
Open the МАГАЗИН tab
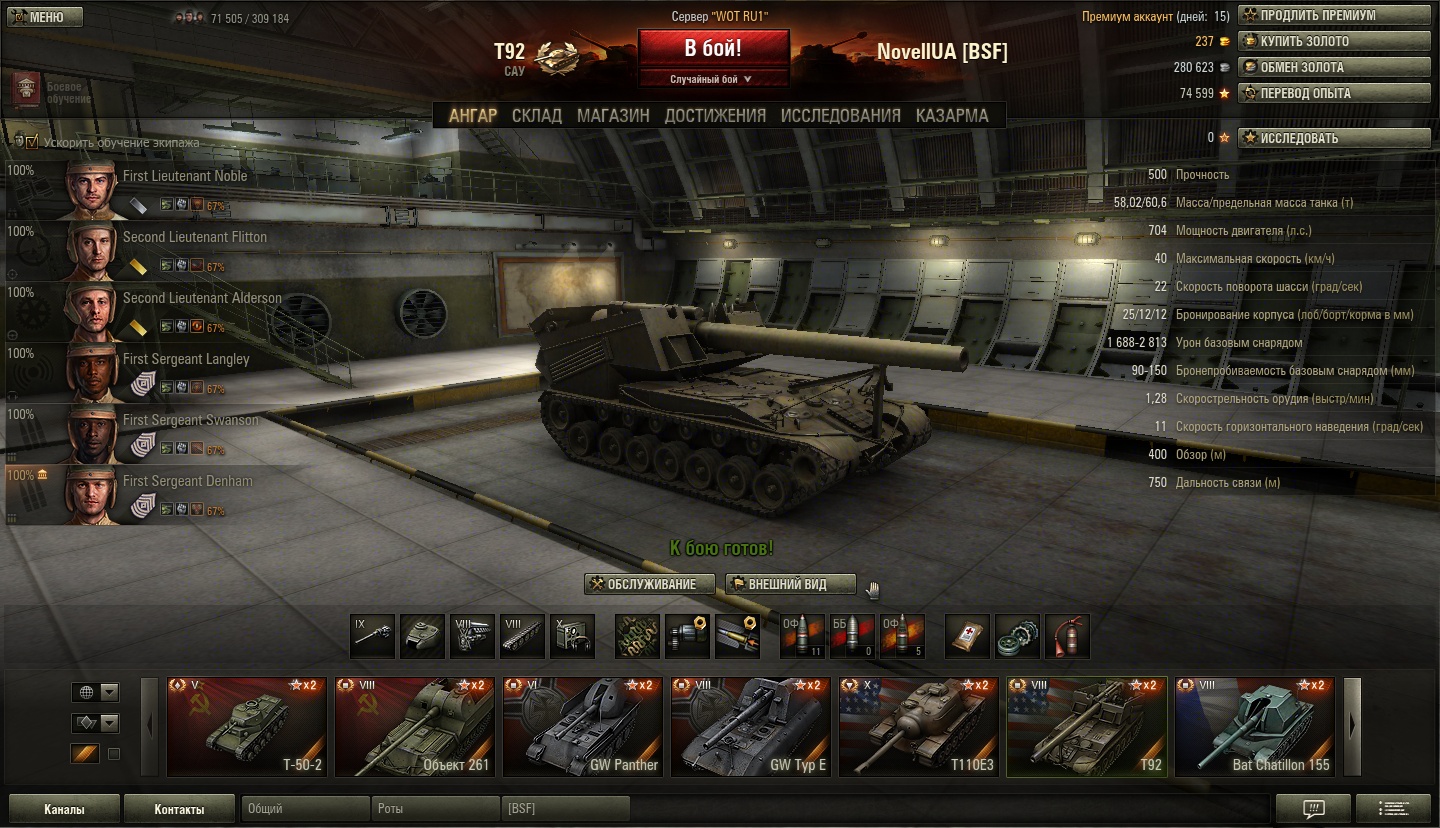click(613, 116)
